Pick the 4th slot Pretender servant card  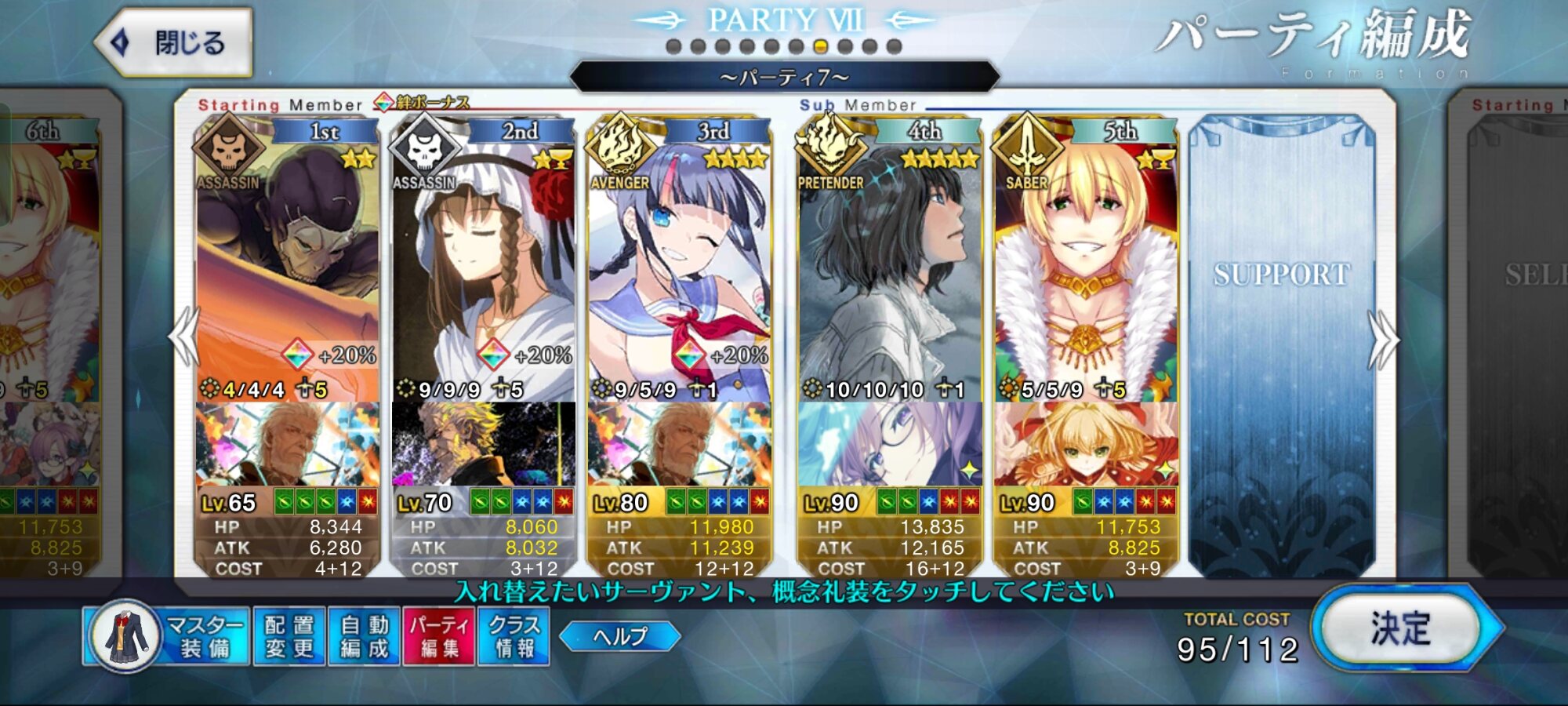[x=890, y=267]
